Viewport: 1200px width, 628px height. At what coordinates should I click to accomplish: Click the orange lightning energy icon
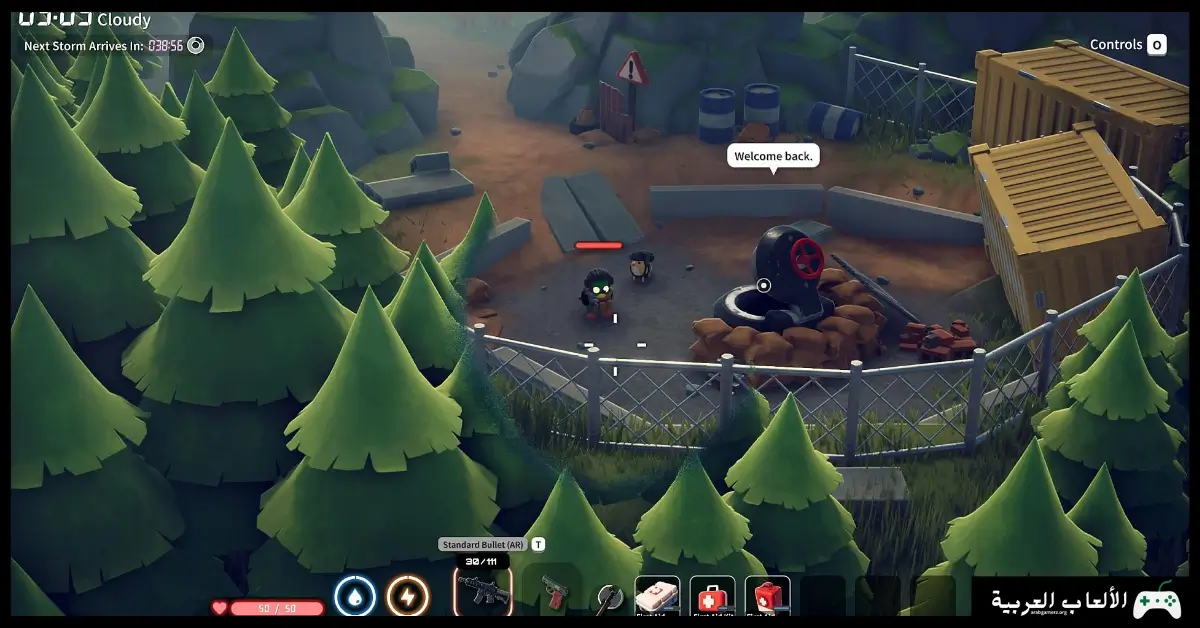point(407,596)
